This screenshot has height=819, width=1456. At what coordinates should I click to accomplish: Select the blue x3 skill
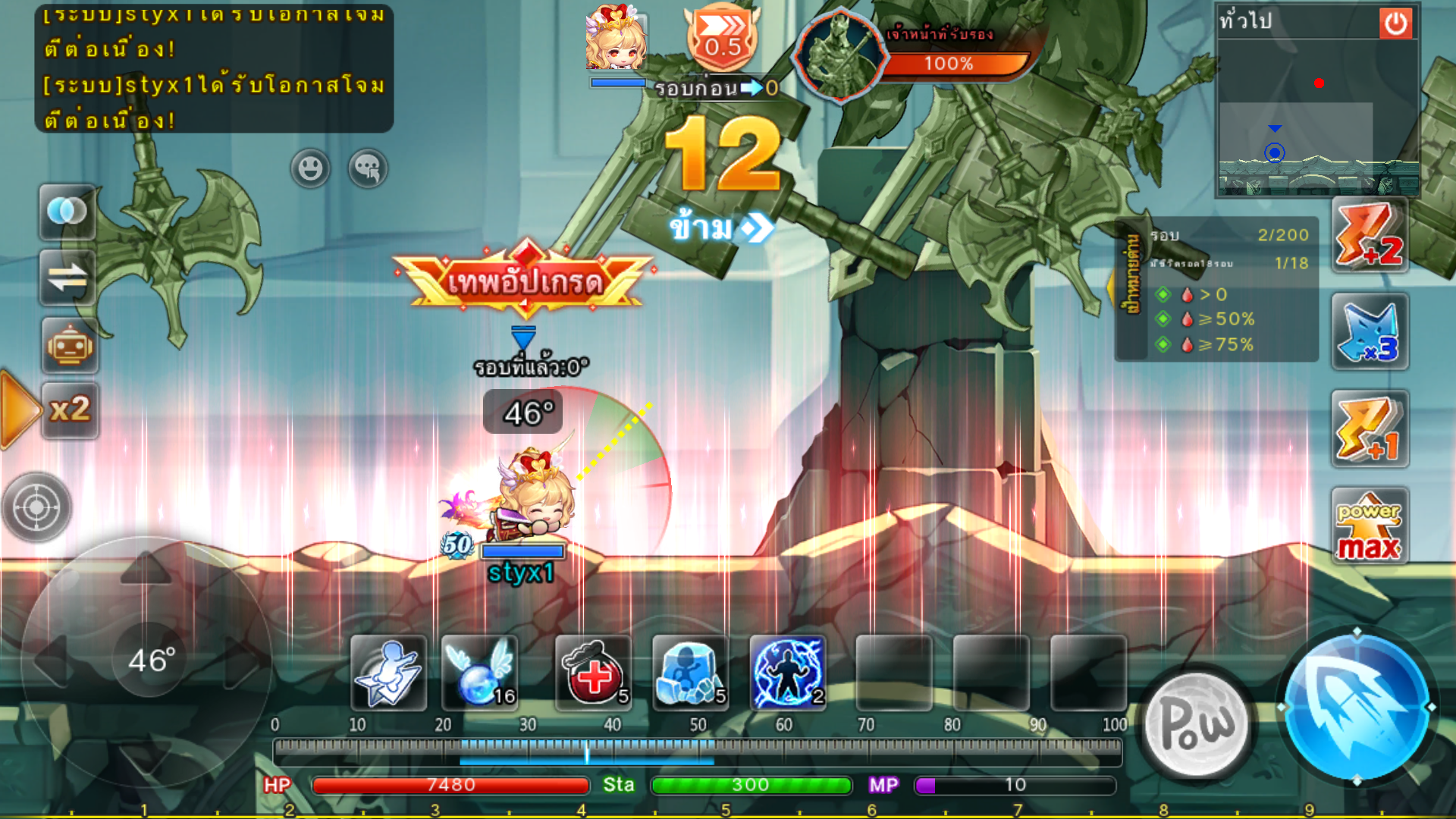click(1370, 332)
